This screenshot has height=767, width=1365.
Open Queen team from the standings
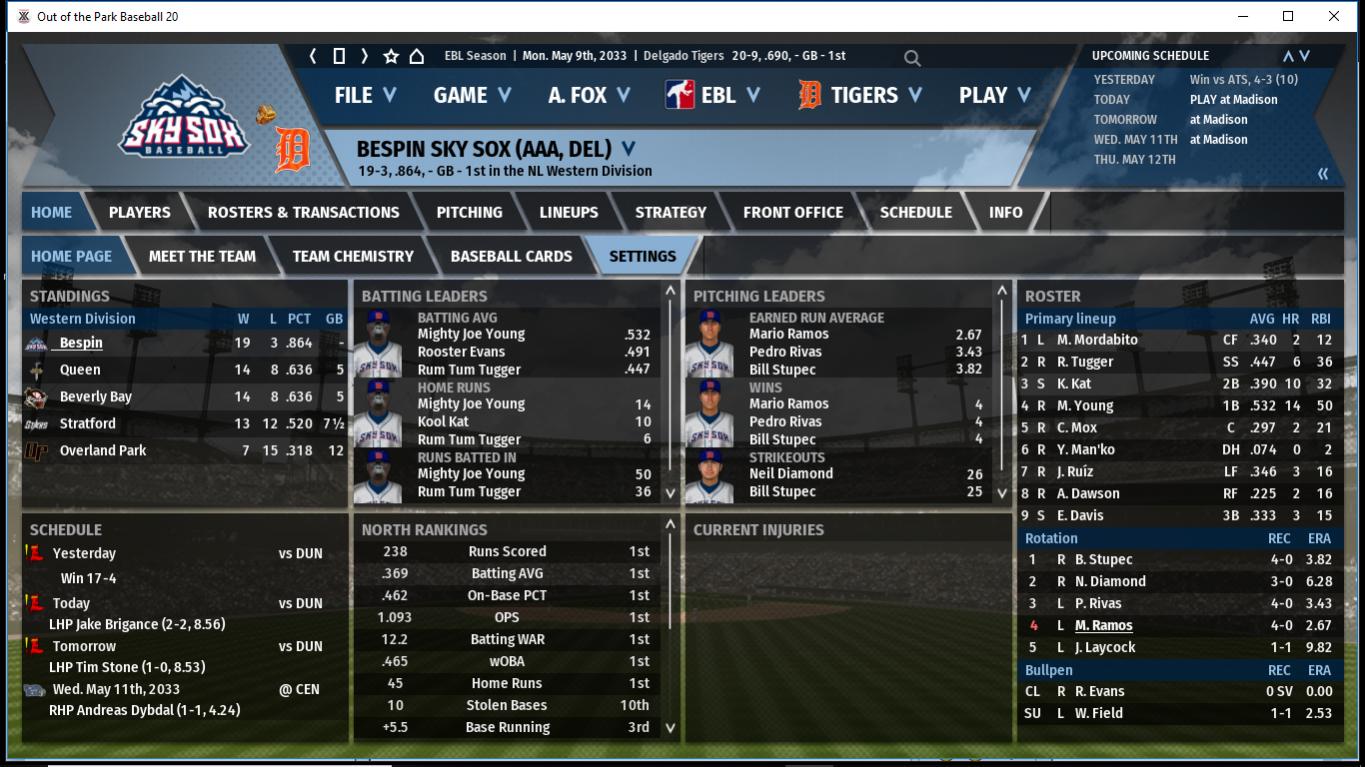tap(80, 369)
